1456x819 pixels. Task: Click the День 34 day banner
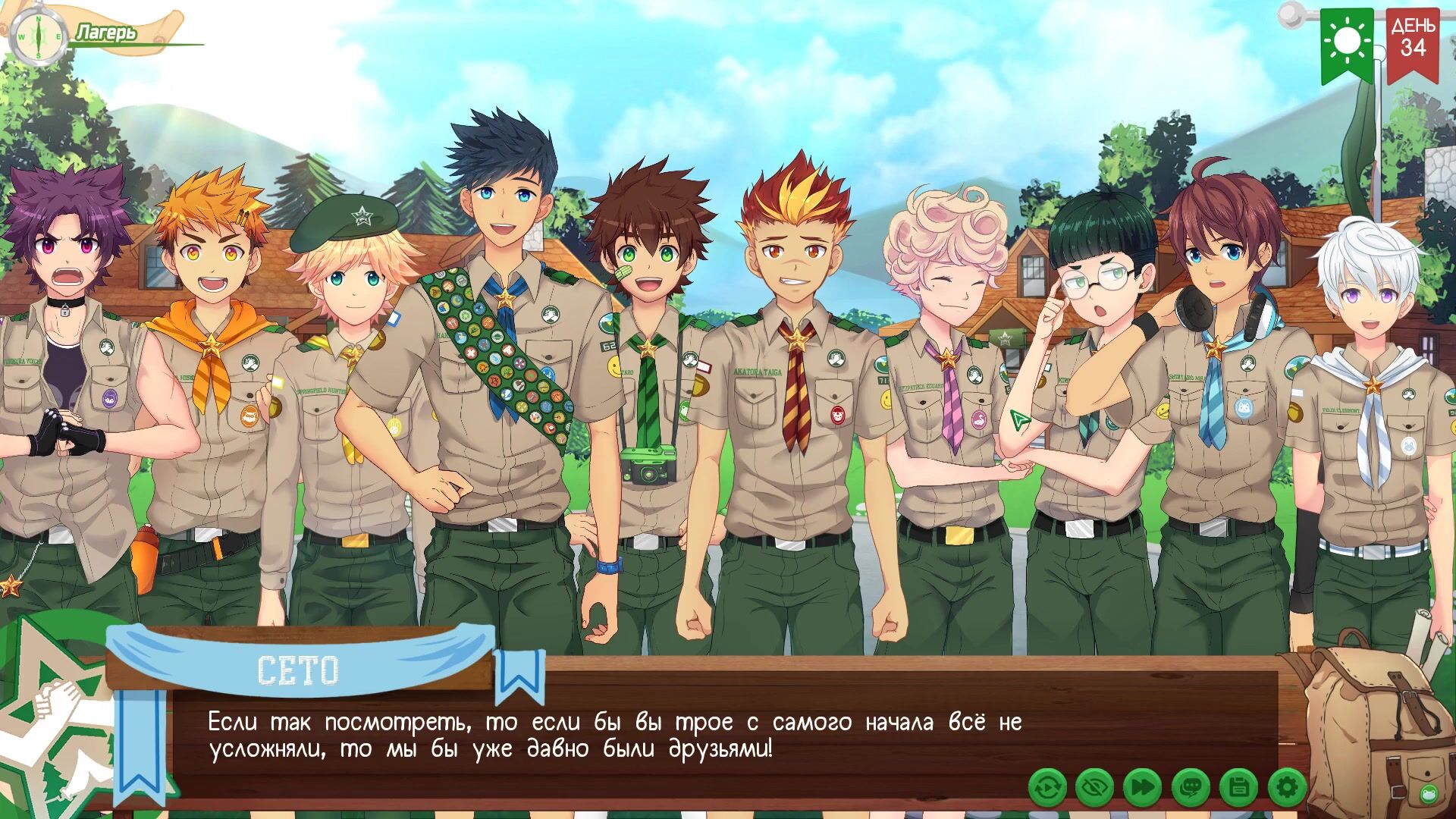coord(1413,42)
